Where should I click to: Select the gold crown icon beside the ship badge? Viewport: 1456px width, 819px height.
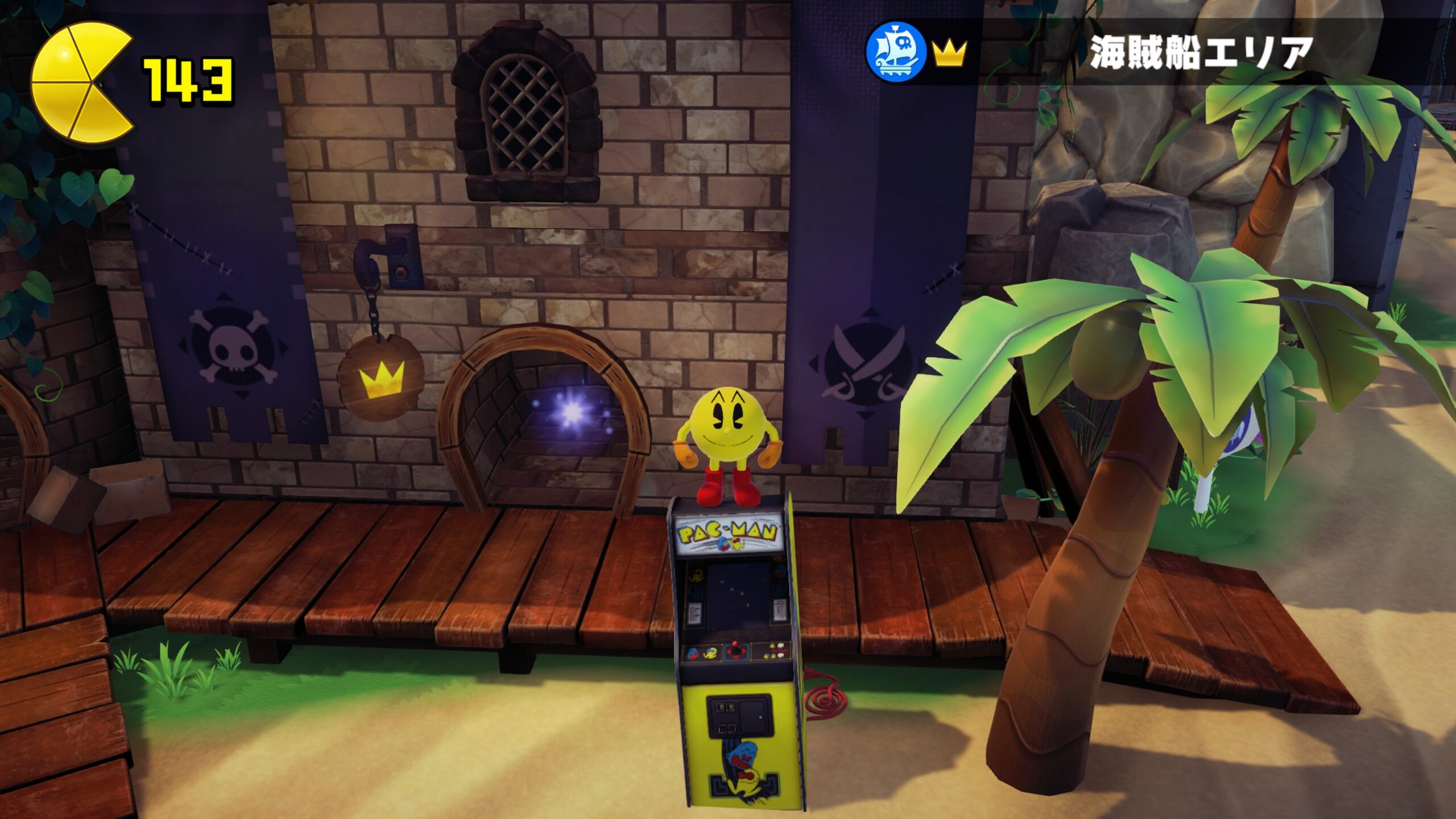click(x=949, y=54)
